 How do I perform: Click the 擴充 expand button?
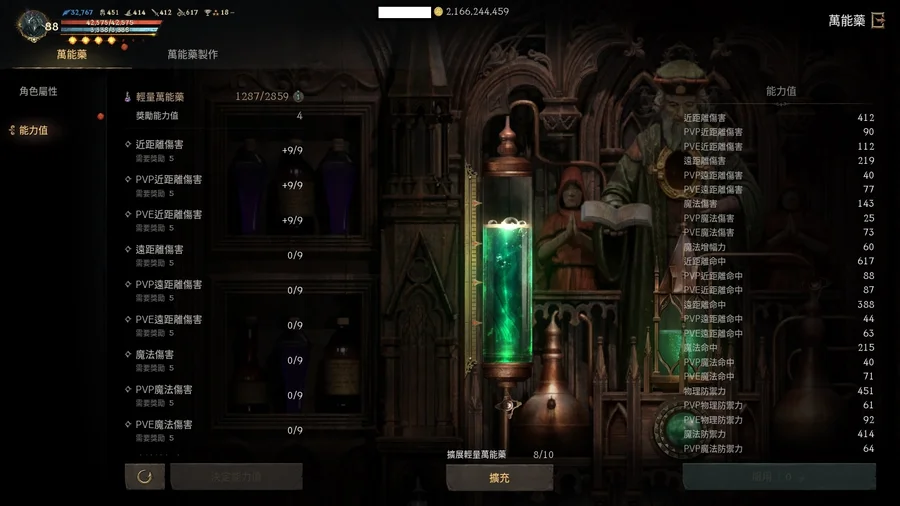499,478
